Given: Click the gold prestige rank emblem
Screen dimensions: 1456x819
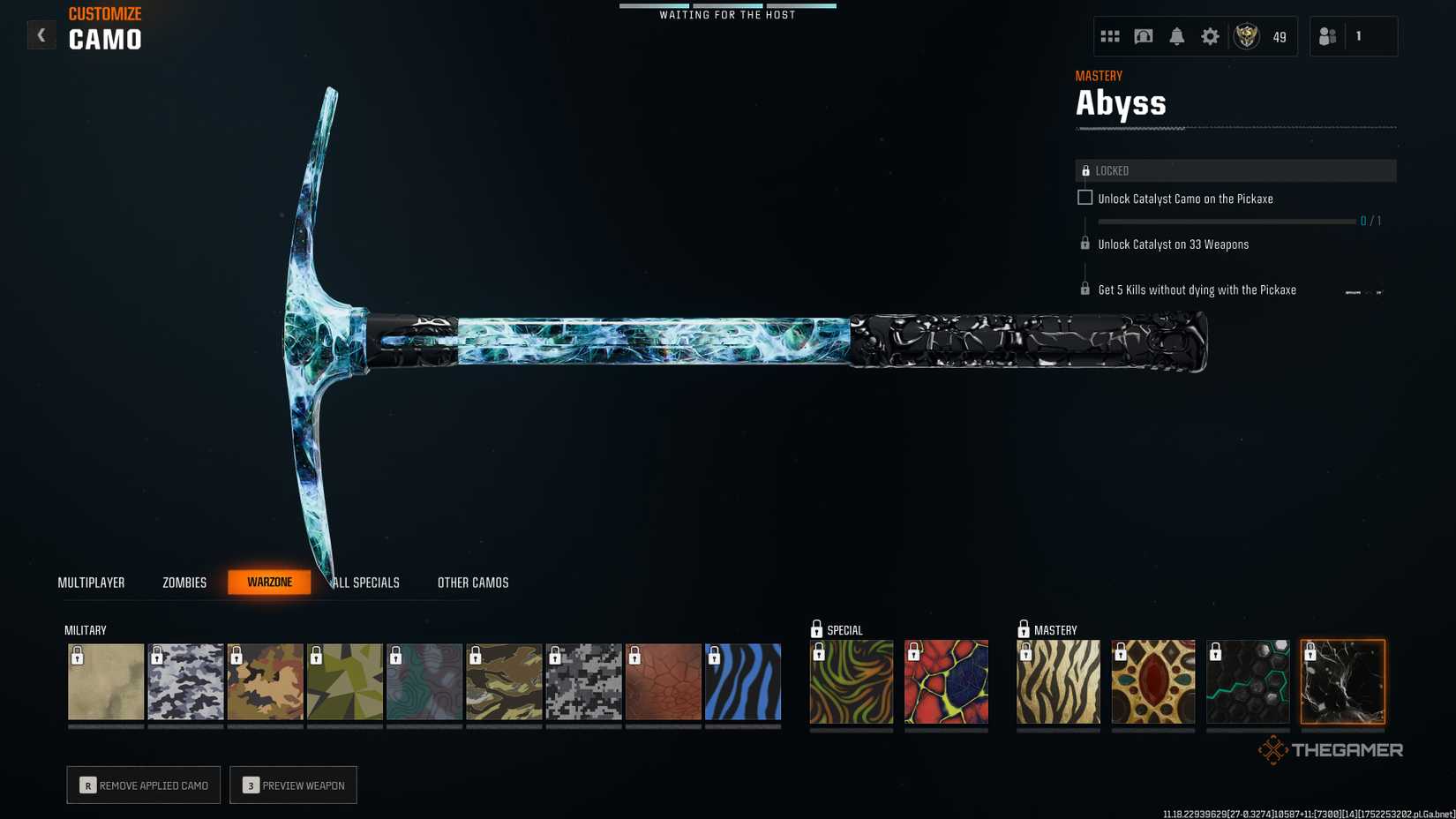Looking at the screenshot, I should click(x=1247, y=36).
